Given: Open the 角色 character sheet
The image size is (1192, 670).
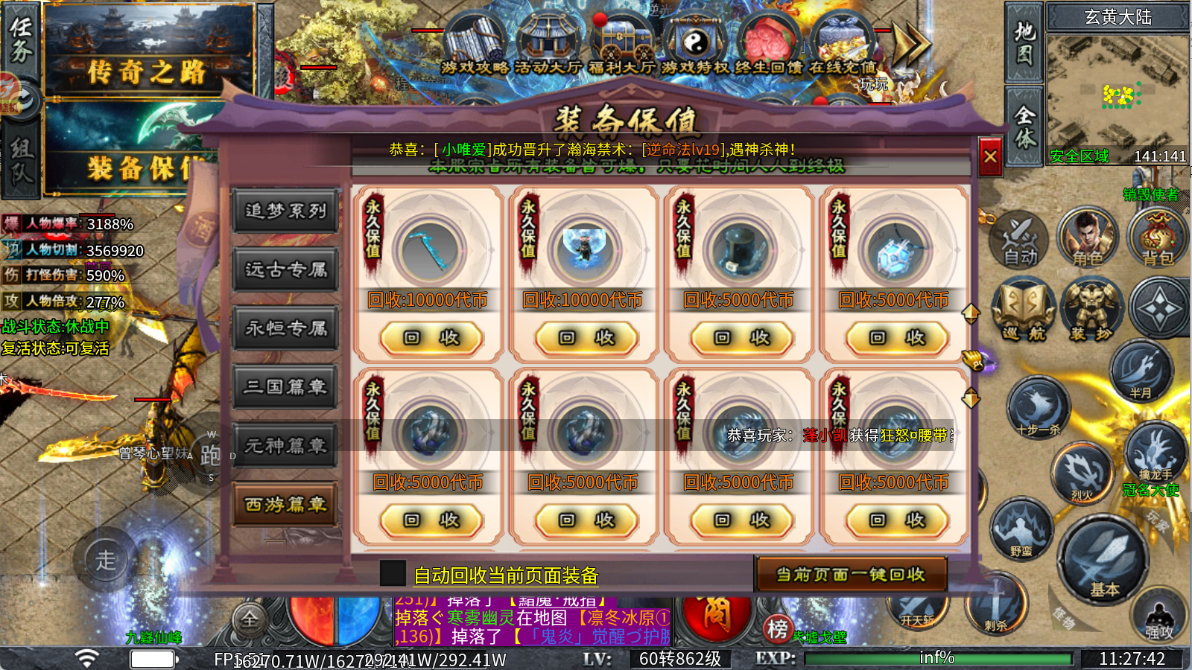Looking at the screenshot, I should [1087, 238].
